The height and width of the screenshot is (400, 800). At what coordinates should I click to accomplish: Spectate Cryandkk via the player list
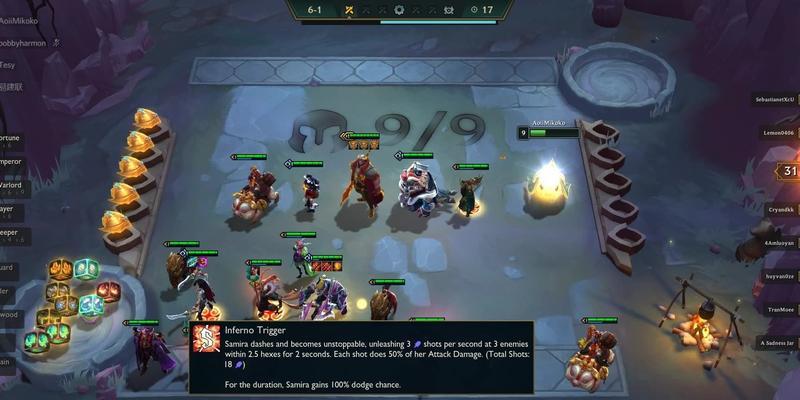tap(777, 208)
